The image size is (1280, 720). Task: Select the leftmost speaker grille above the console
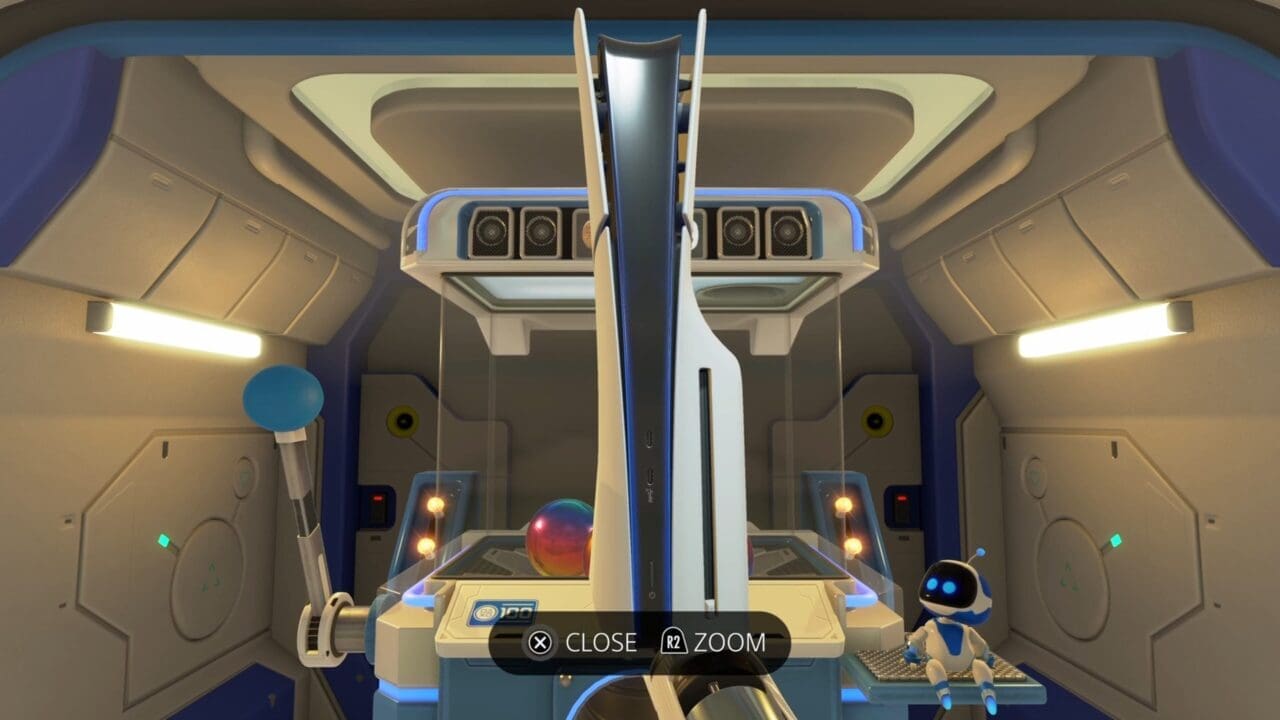click(492, 230)
